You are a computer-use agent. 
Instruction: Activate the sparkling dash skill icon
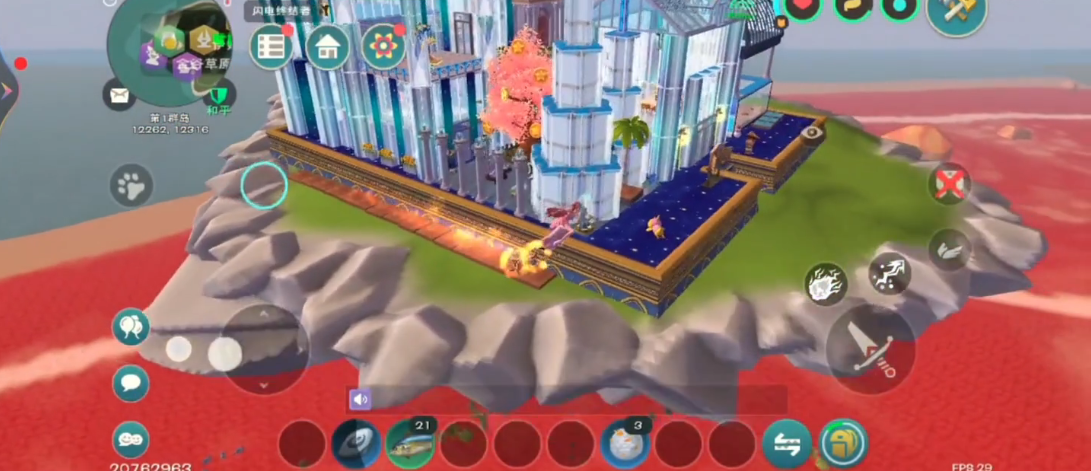pyautogui.click(x=889, y=273)
